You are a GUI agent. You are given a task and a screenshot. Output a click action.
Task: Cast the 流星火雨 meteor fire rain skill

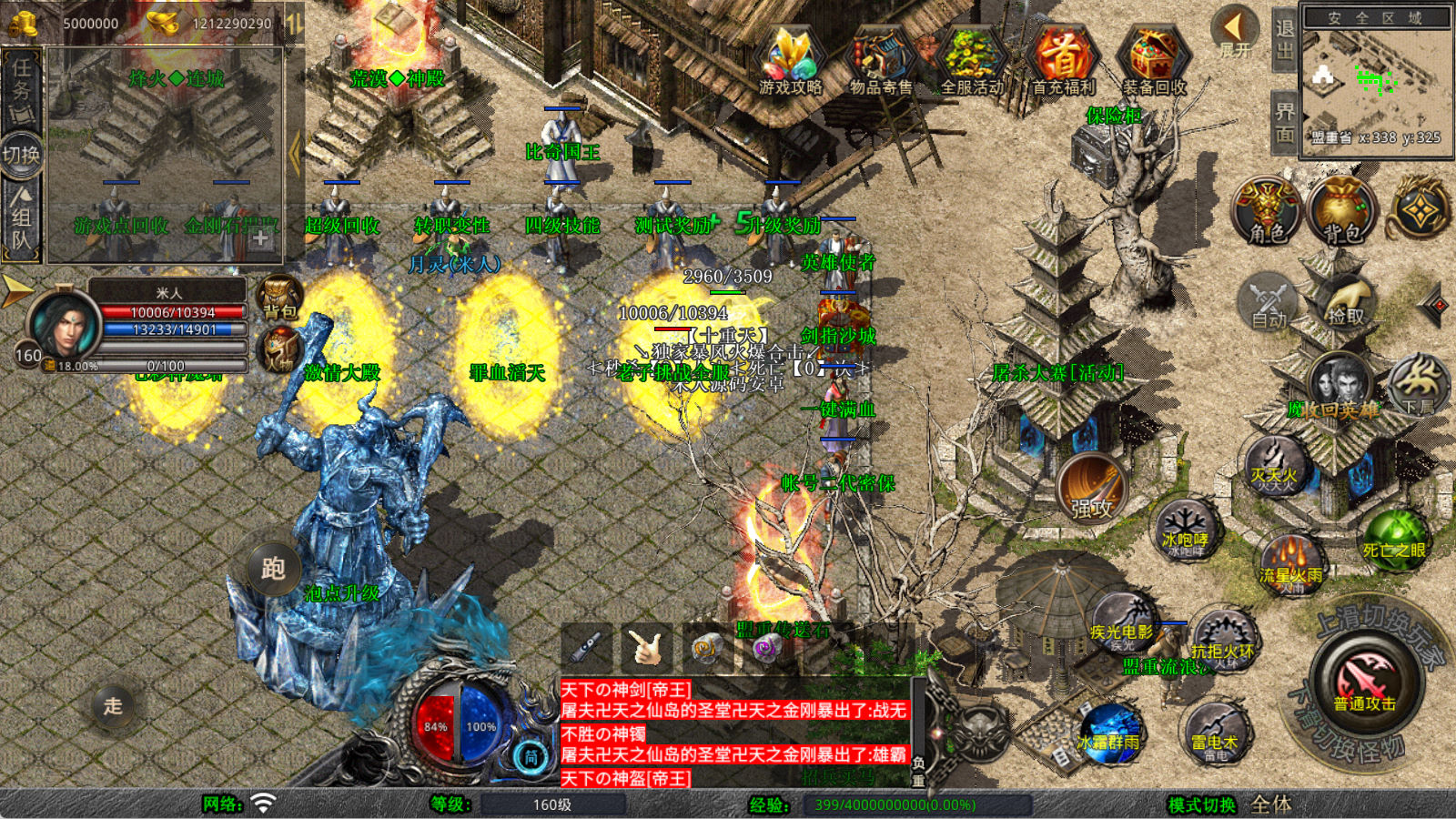click(1290, 562)
